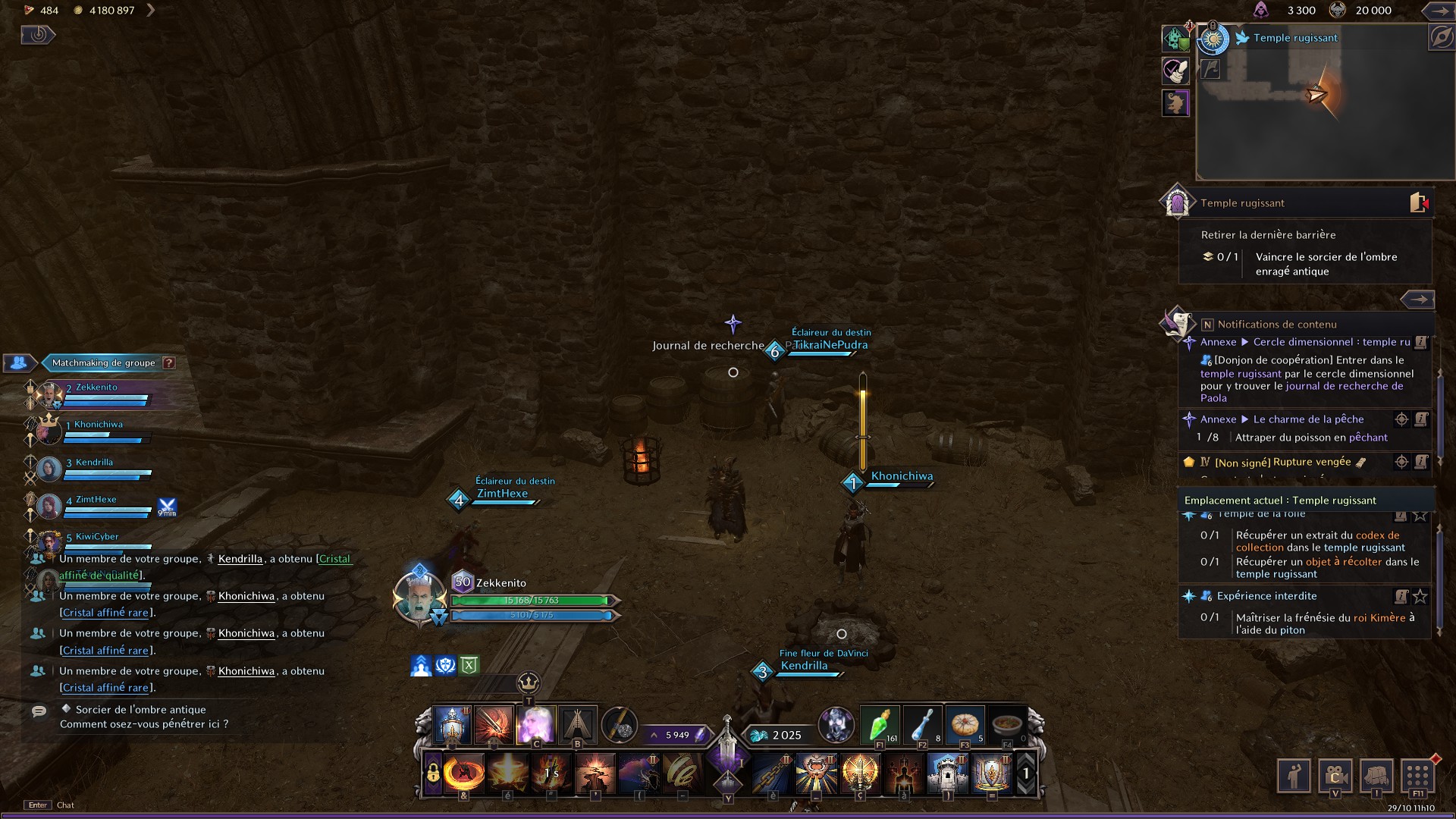Leave the dungeon via the exit door icon
Viewport: 1456px width, 819px height.
click(x=1418, y=202)
